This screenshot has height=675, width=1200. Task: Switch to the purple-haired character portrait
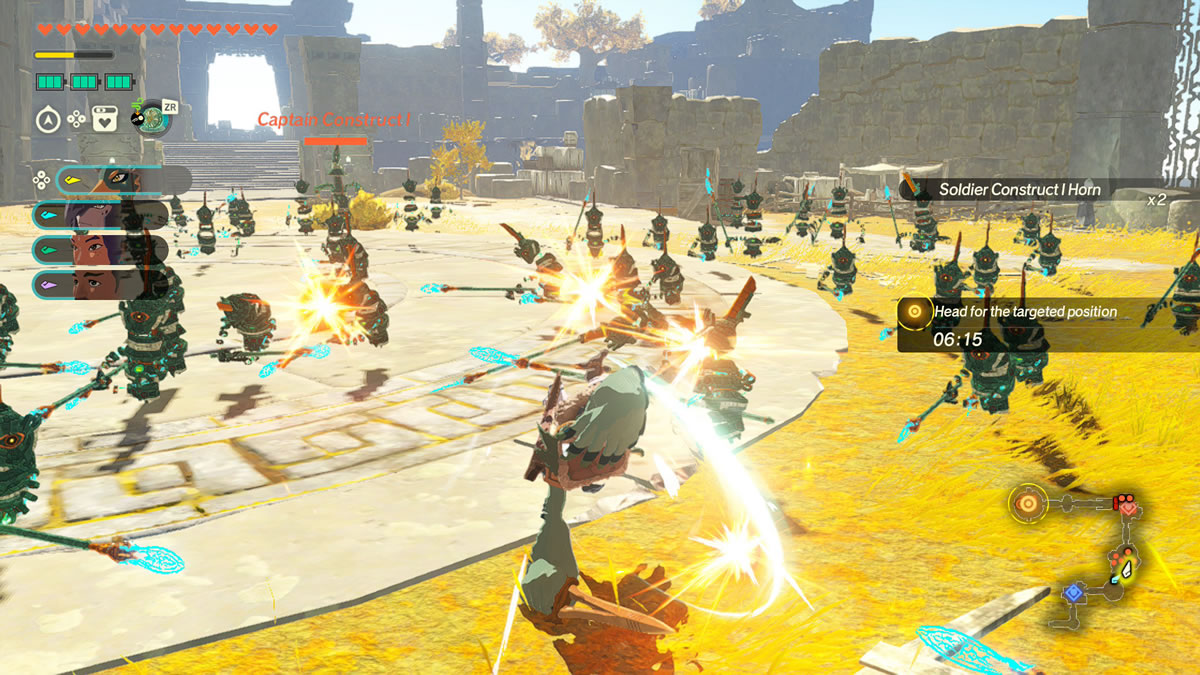click(x=100, y=215)
